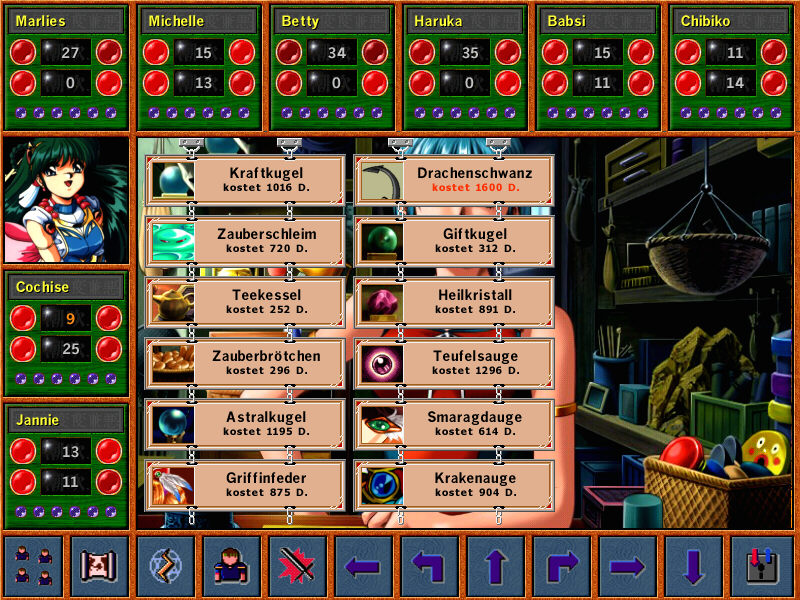Open the single character icon
Image resolution: width=800 pixels, height=600 pixels.
(232, 567)
